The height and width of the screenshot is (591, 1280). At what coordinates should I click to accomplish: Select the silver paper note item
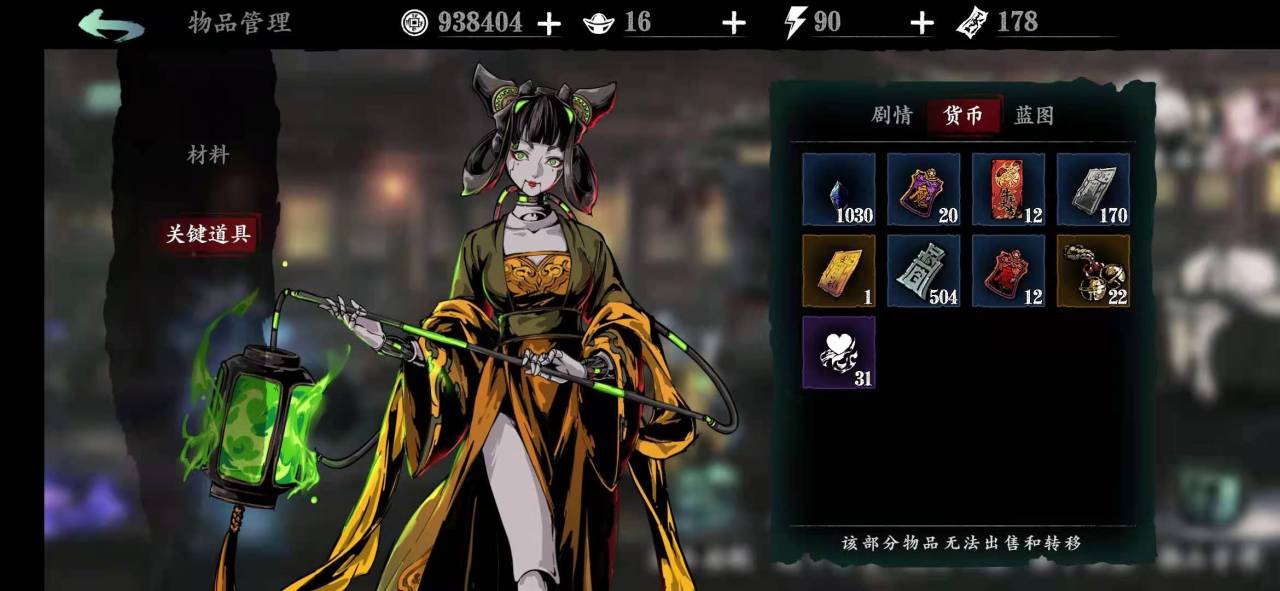click(x=1093, y=189)
